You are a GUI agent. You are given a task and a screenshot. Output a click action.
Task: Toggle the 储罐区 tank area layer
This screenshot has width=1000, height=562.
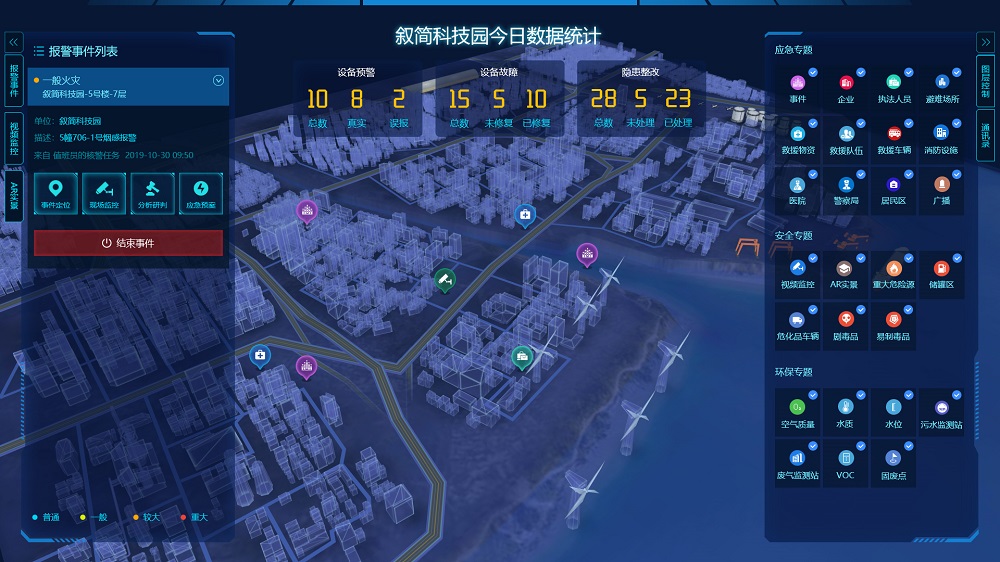pos(940,271)
